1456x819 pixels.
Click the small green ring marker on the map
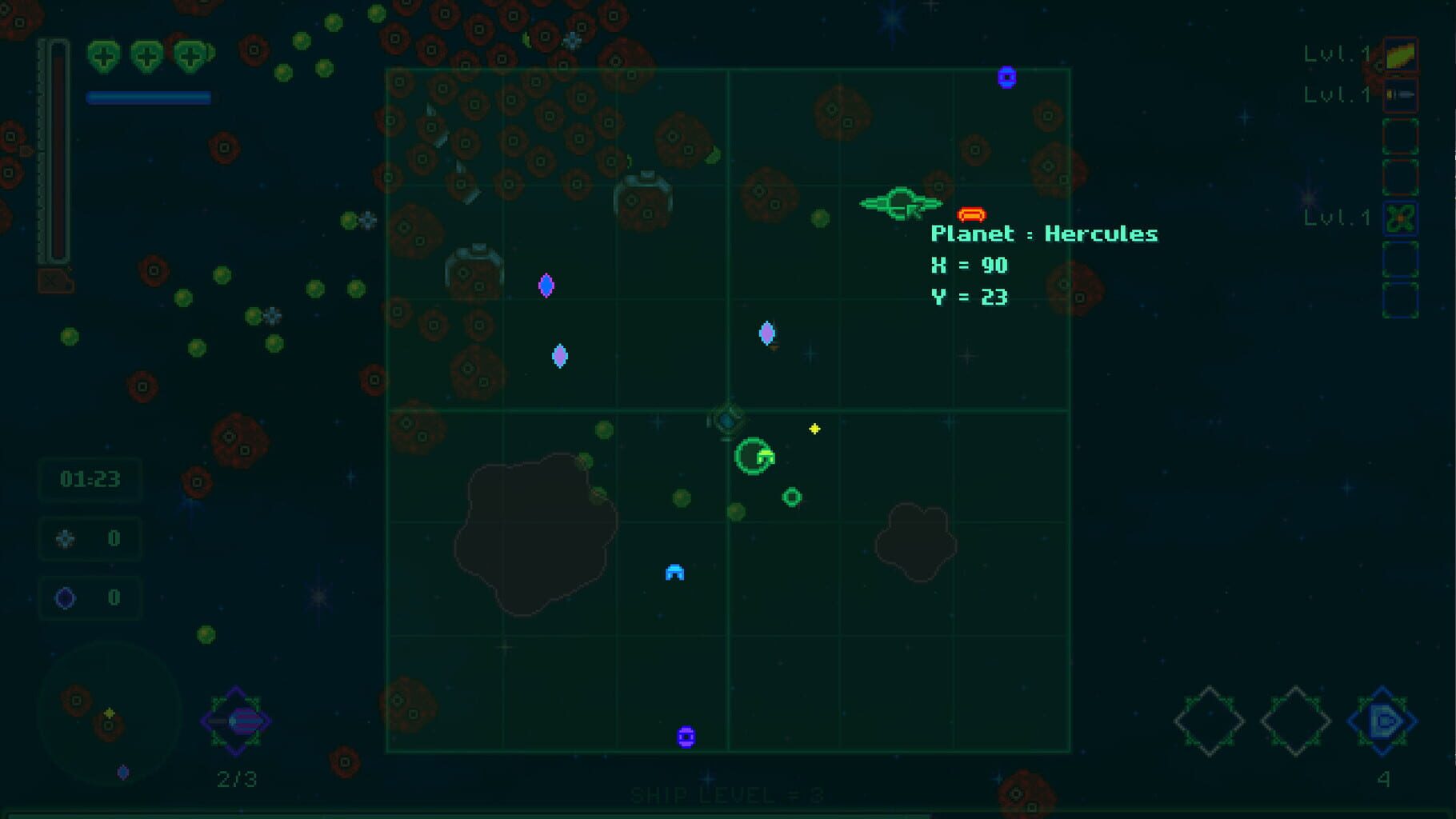[792, 497]
